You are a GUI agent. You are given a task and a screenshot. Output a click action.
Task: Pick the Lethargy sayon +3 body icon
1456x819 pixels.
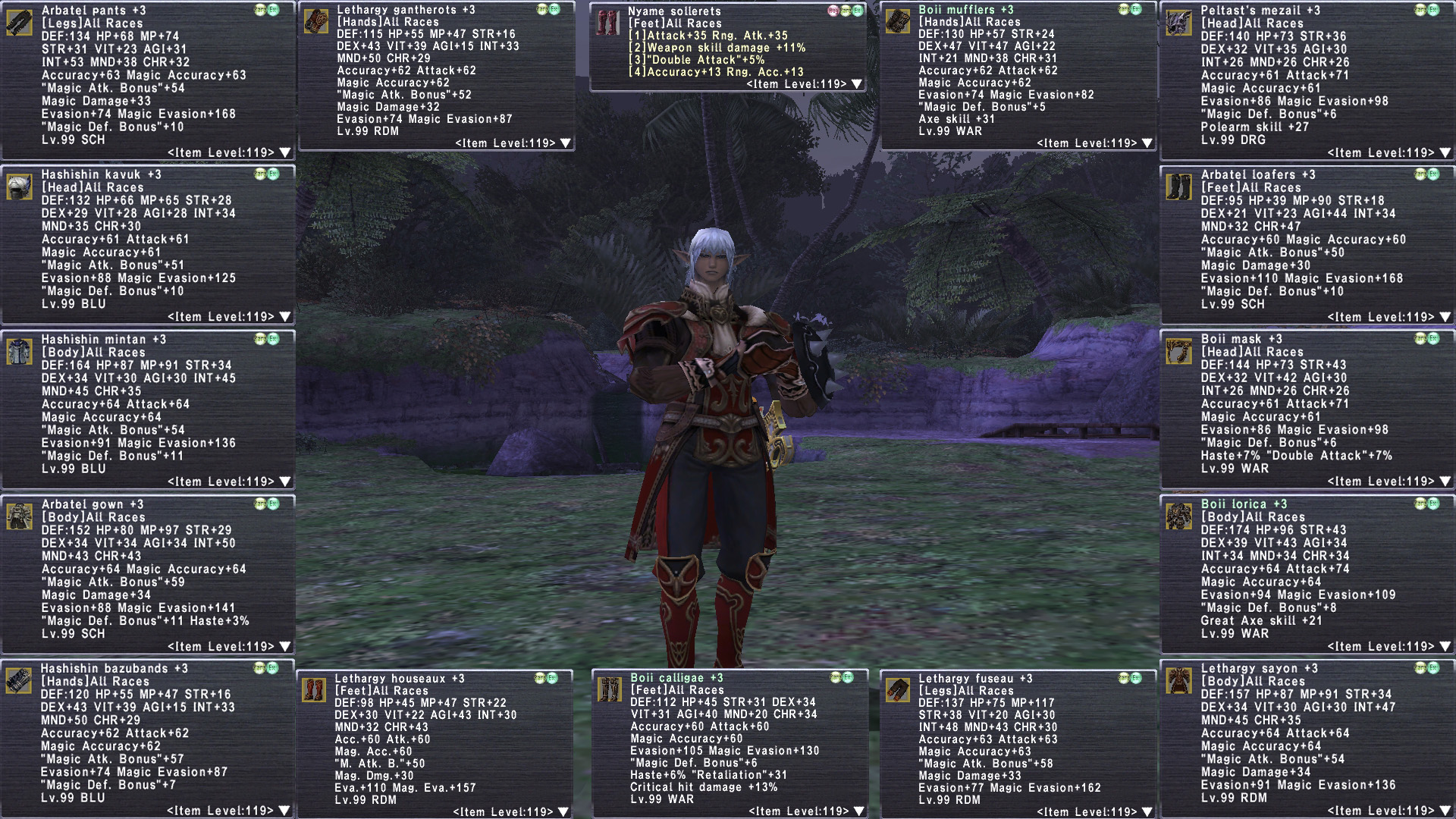(x=1178, y=680)
